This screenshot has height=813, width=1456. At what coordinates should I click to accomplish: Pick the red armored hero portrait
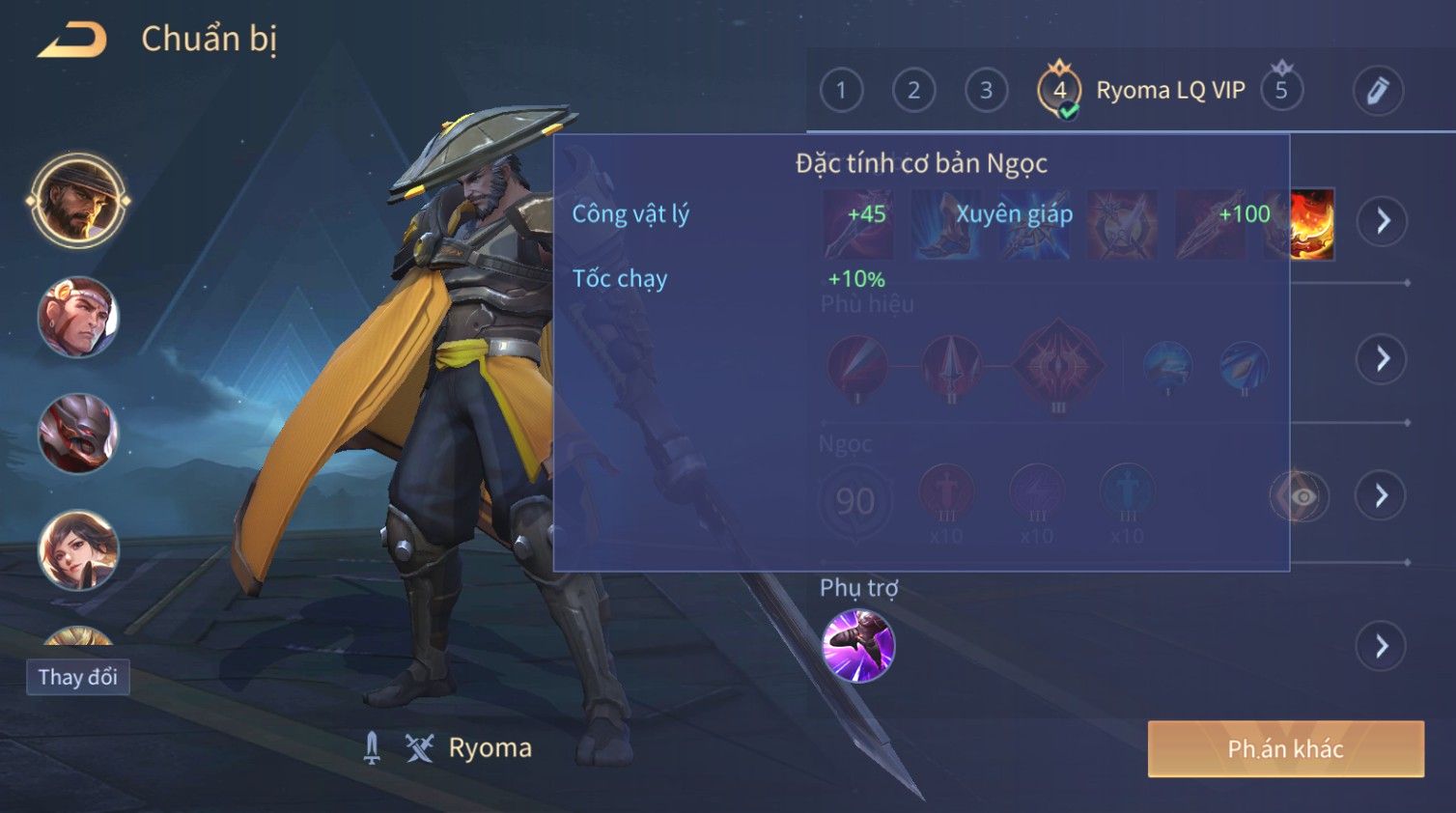pyautogui.click(x=78, y=434)
